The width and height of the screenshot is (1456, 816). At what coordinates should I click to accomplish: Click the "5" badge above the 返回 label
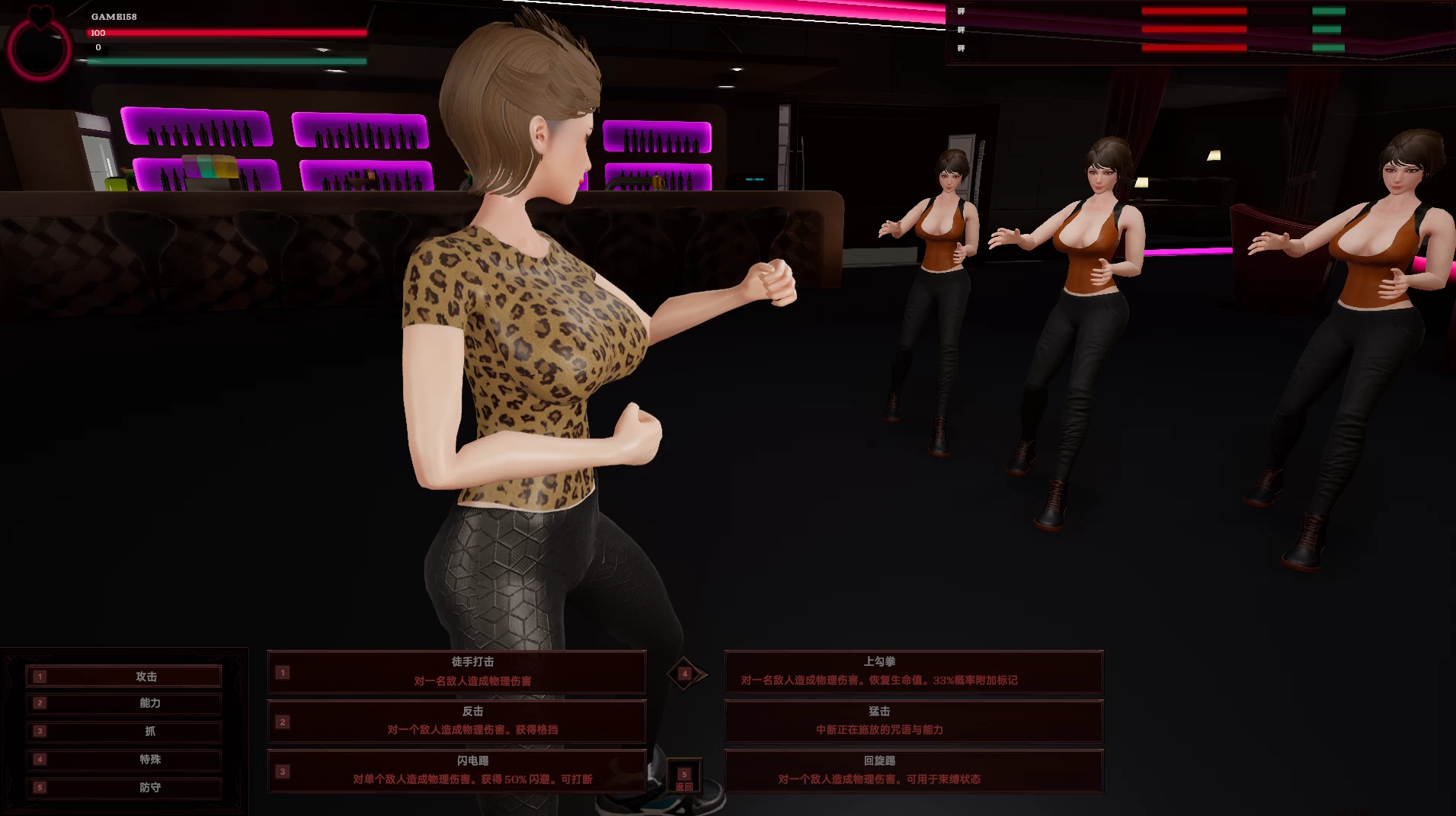coord(683,775)
